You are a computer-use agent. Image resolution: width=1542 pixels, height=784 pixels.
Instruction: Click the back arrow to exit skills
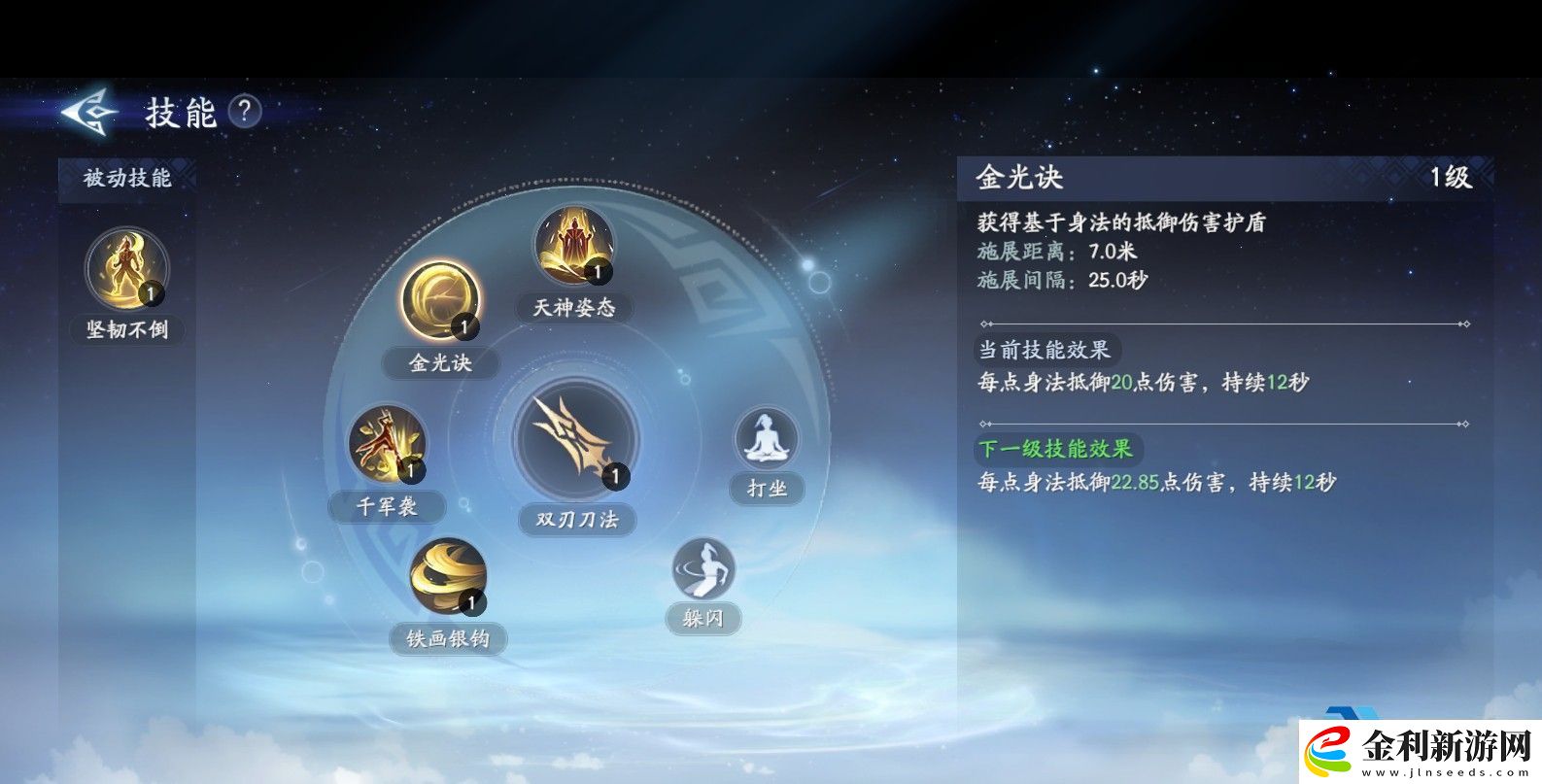[x=86, y=114]
